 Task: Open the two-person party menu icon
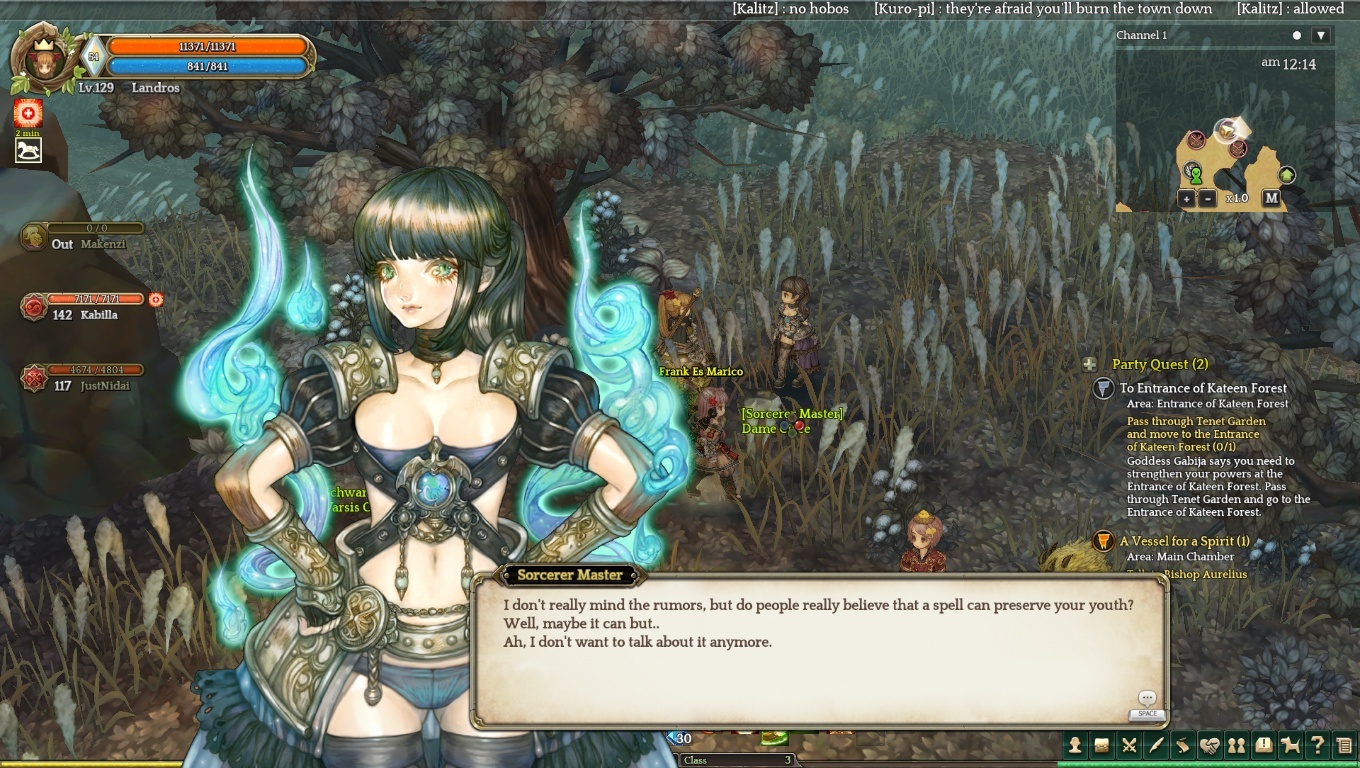point(1237,745)
